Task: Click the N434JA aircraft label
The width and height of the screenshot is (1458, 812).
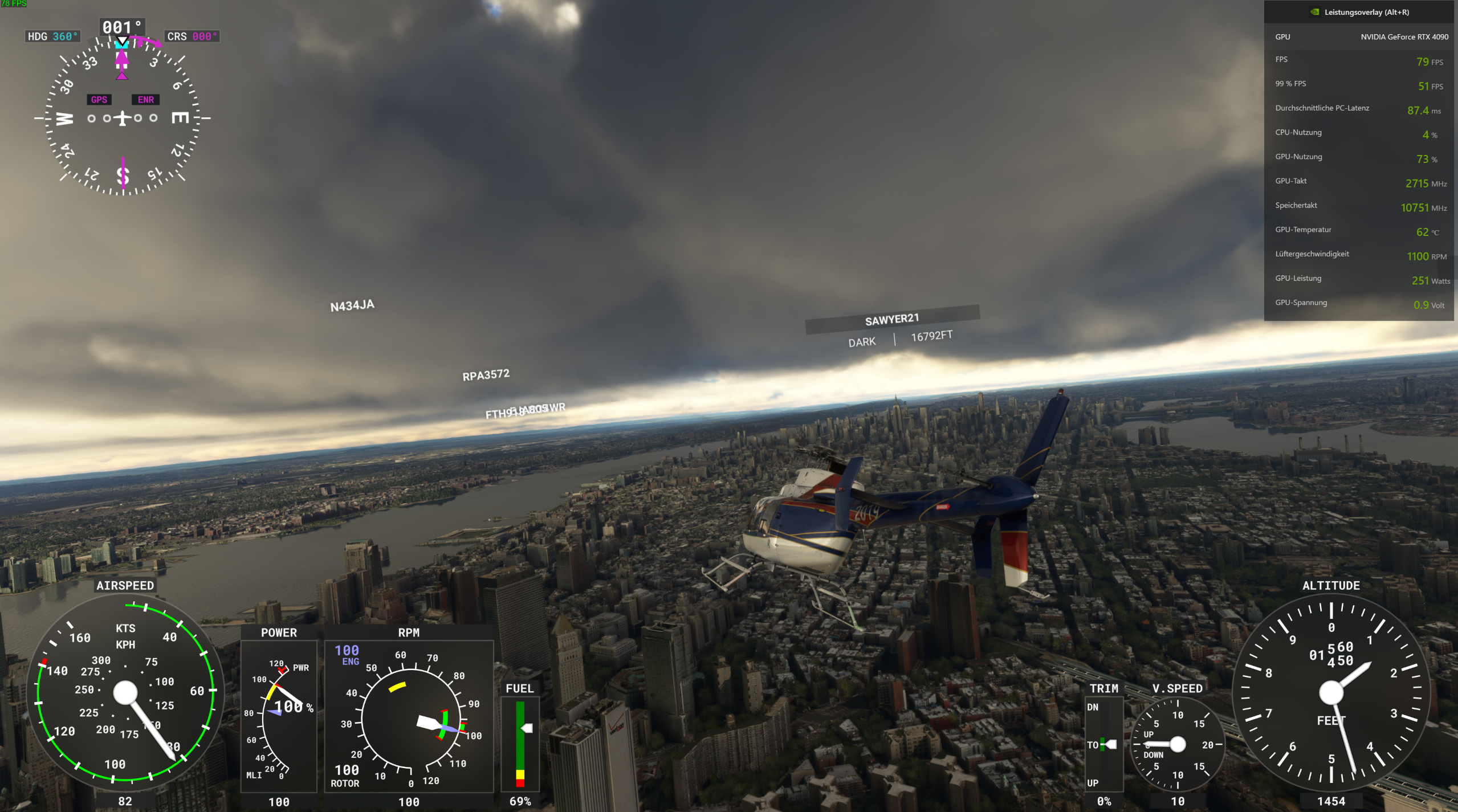Action: coord(352,305)
